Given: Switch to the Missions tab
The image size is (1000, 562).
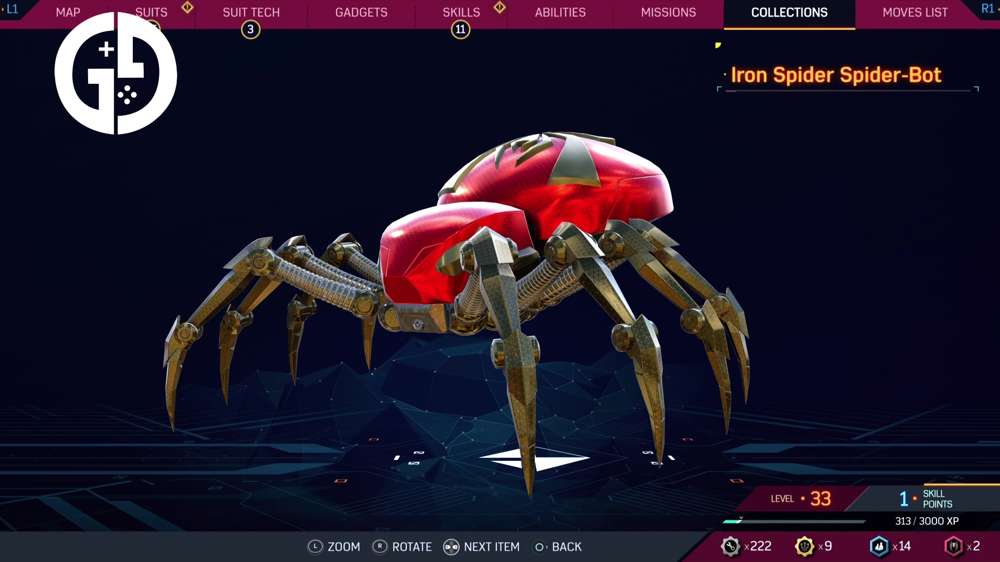Looking at the screenshot, I should [x=668, y=13].
